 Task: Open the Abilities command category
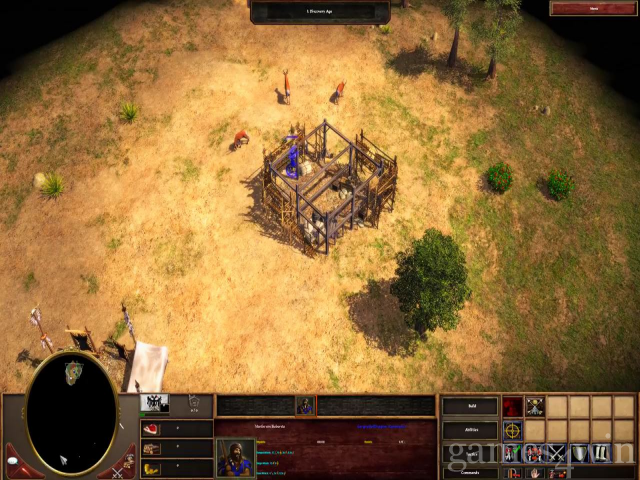coord(470,430)
